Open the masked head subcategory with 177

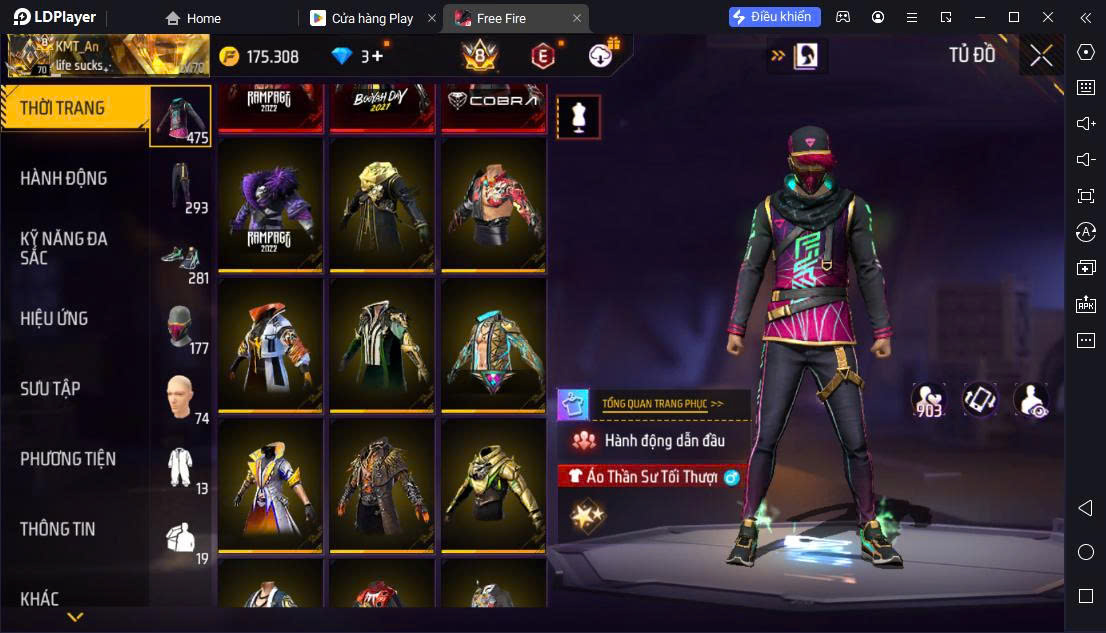tap(181, 328)
